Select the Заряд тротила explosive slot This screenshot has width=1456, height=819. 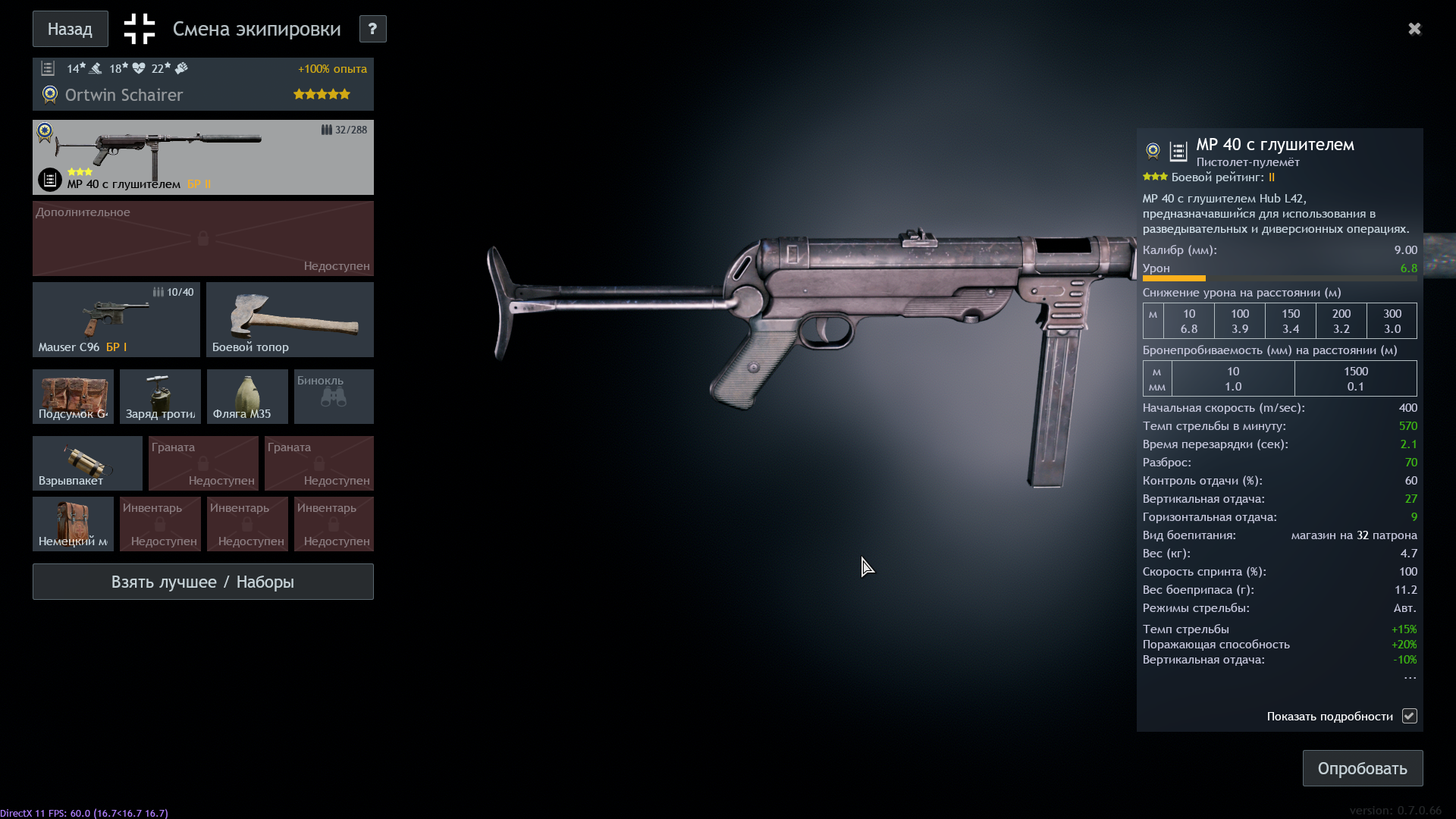tap(160, 396)
